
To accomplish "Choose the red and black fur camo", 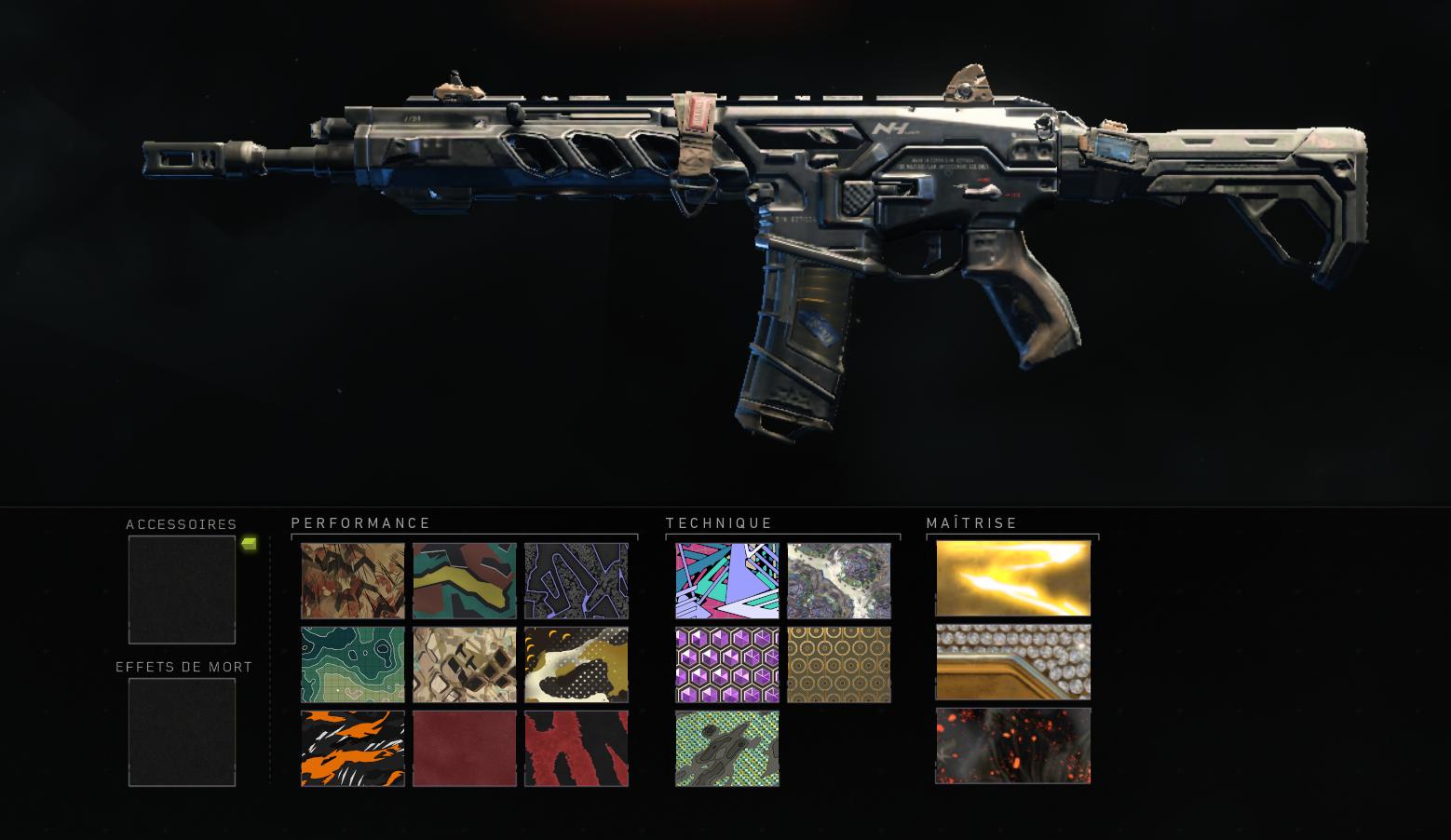I will (x=576, y=749).
